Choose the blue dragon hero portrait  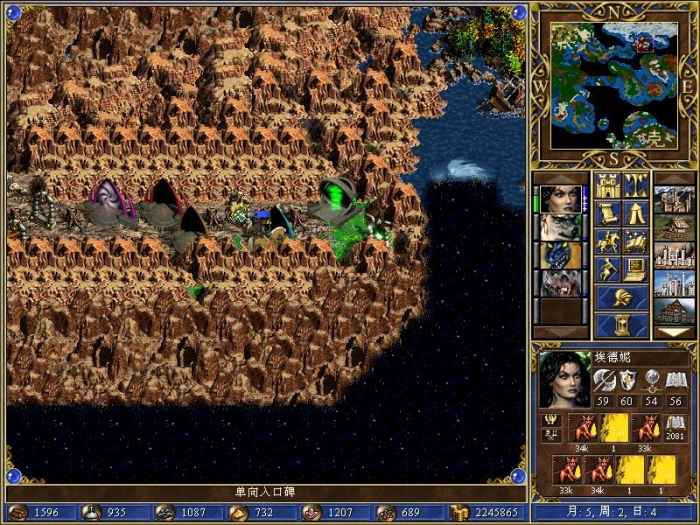559,255
